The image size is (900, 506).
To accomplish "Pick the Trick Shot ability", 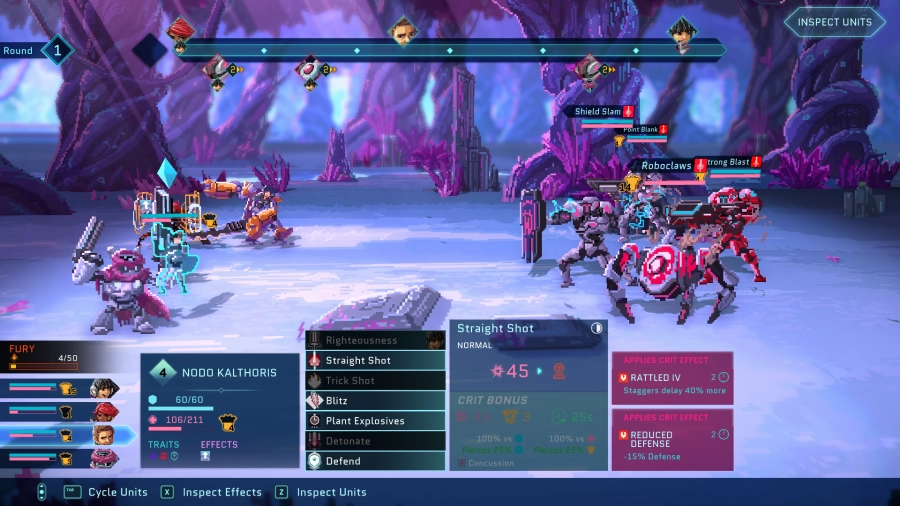I will [375, 380].
